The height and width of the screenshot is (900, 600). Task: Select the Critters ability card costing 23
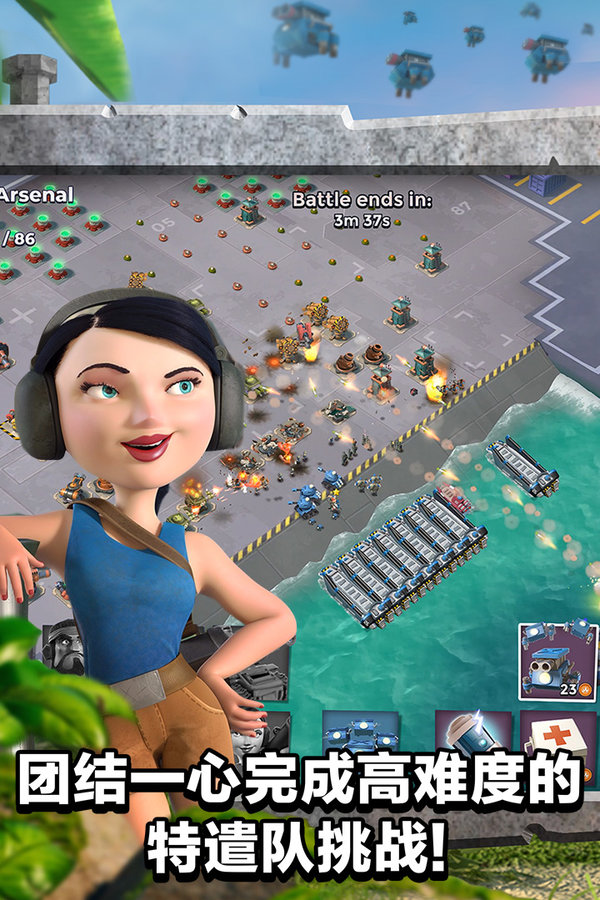[558, 660]
